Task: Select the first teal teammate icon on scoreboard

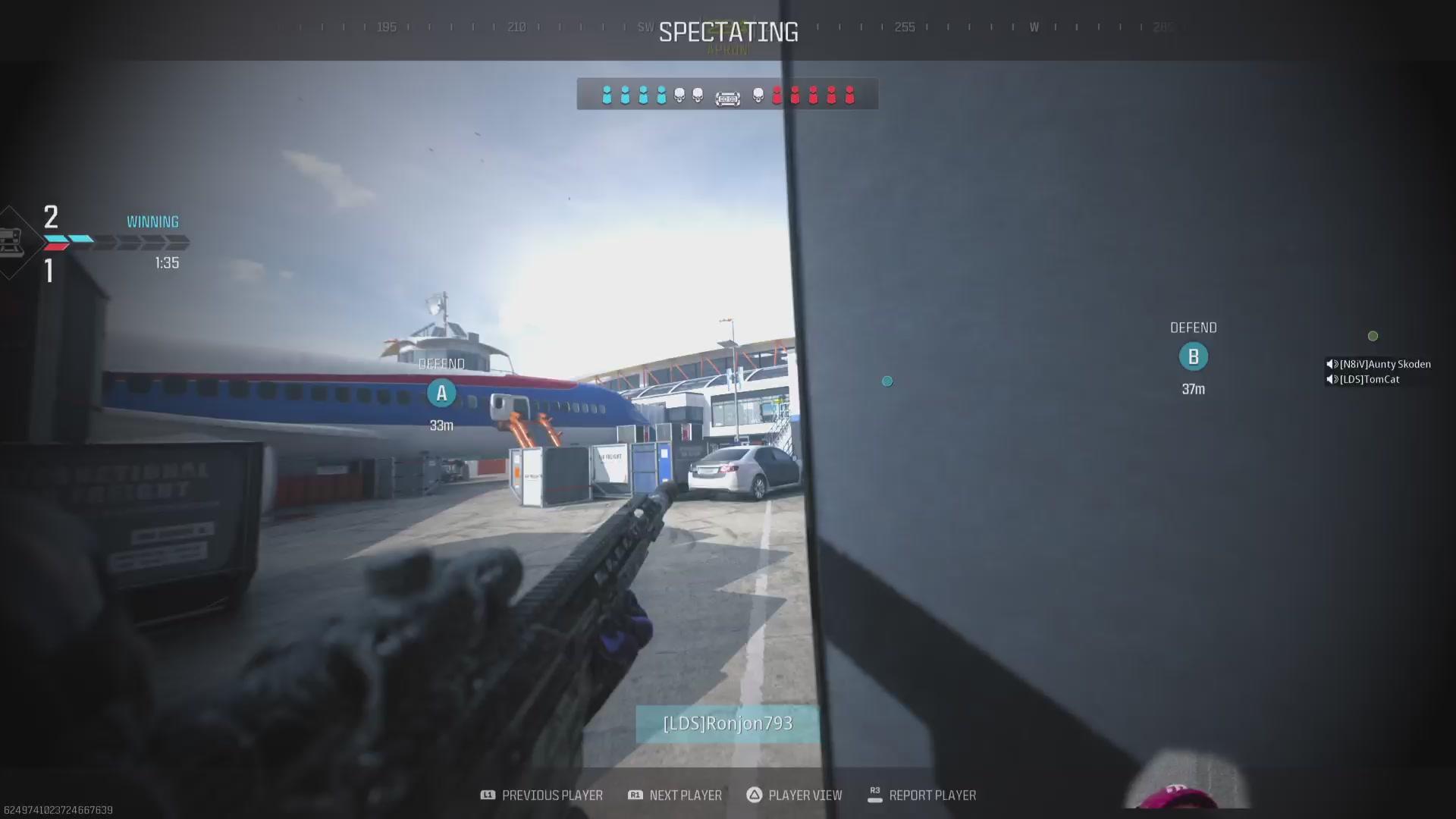Action: coord(607,94)
